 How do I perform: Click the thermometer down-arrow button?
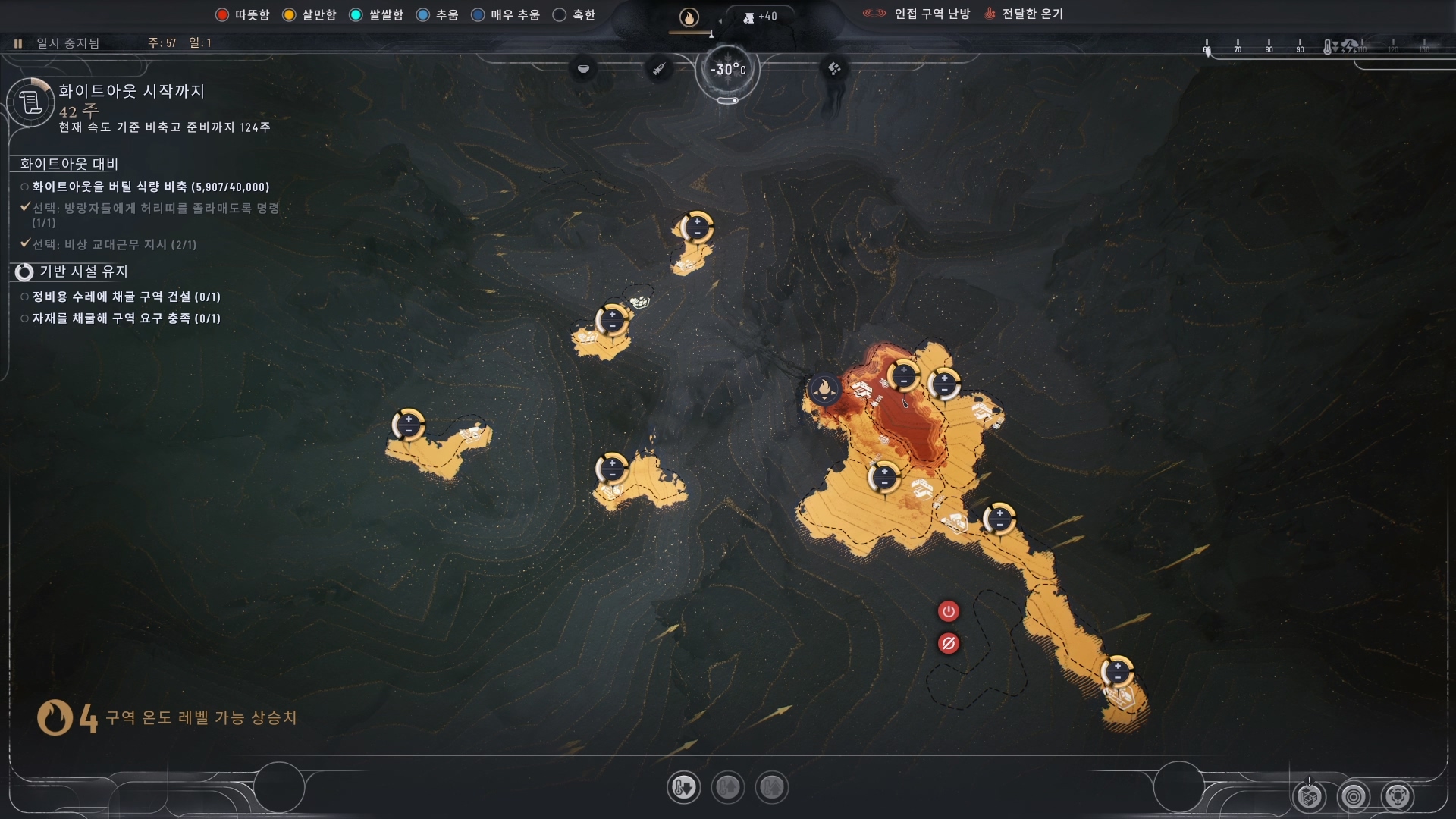click(683, 788)
